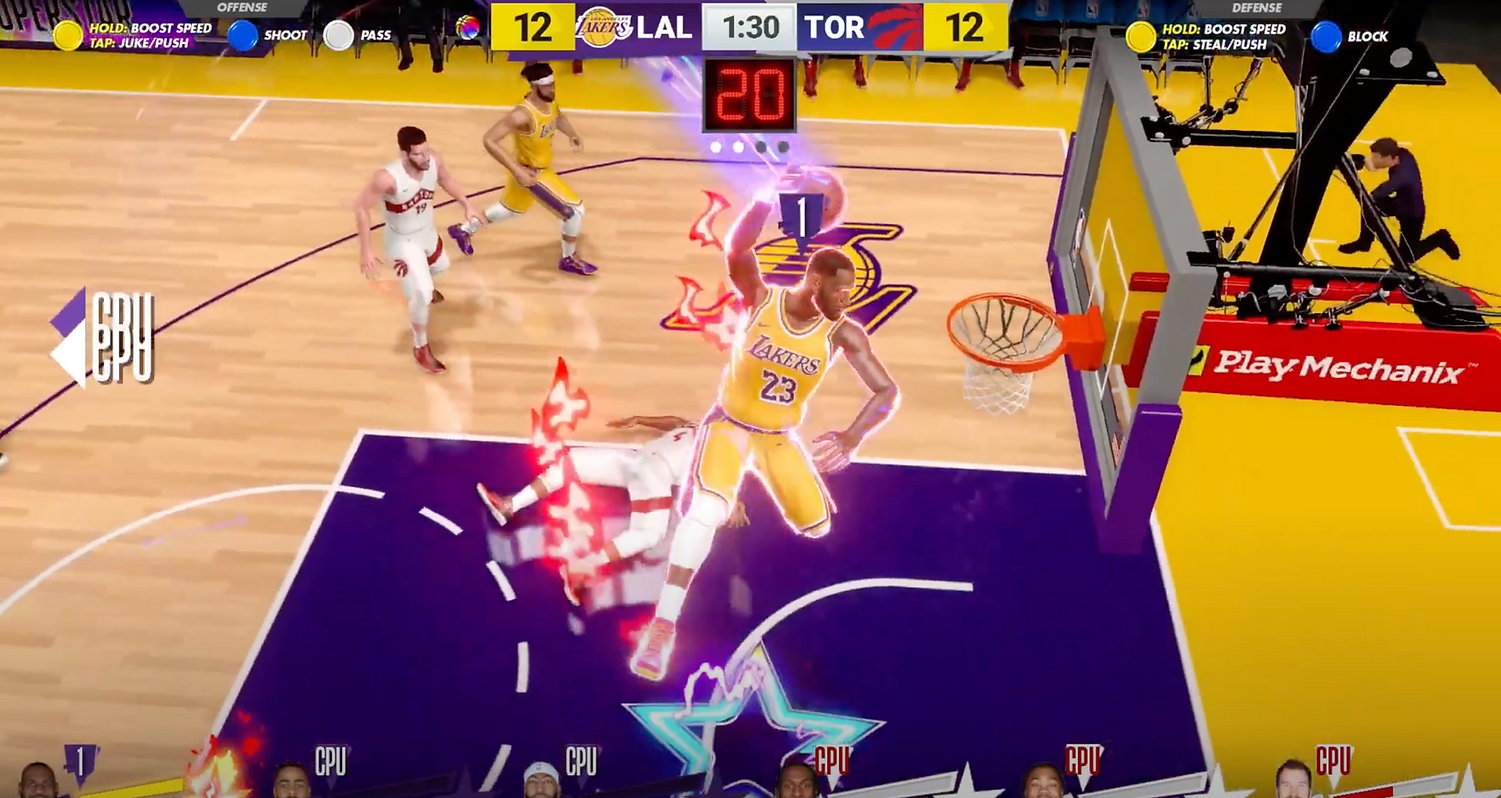Select the red CPU tag on the rightmost portrait

point(1331,760)
